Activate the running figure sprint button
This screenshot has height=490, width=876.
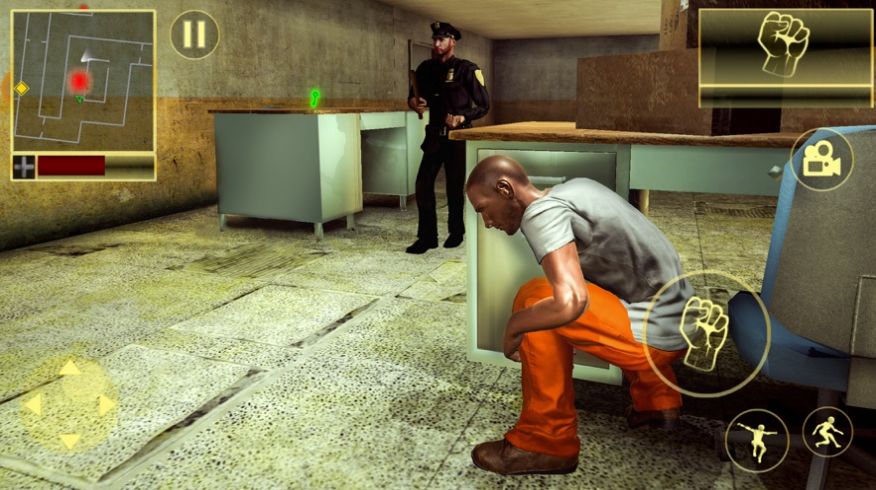(828, 432)
